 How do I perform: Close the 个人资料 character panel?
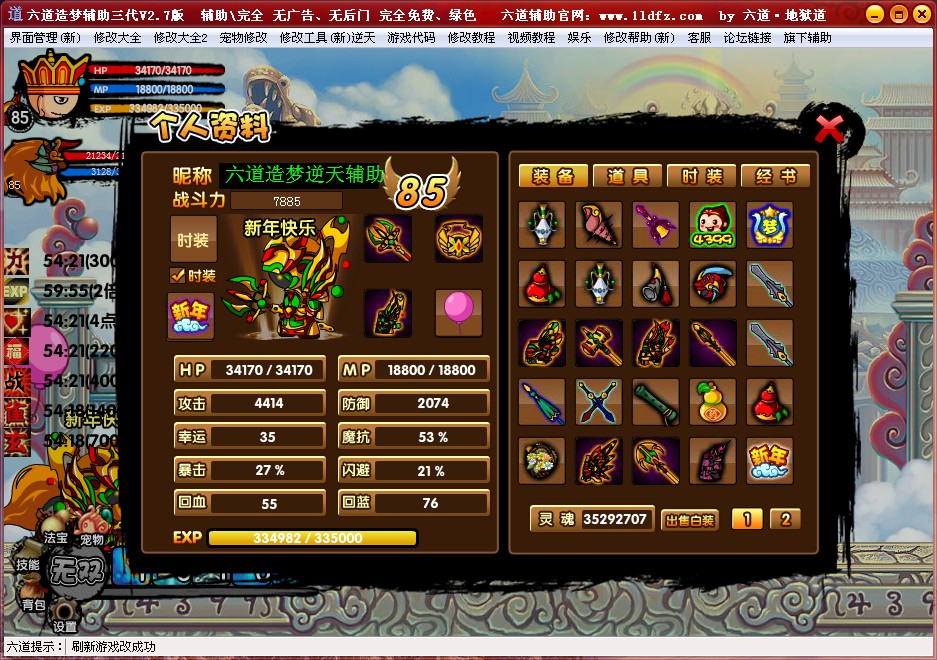click(x=829, y=128)
